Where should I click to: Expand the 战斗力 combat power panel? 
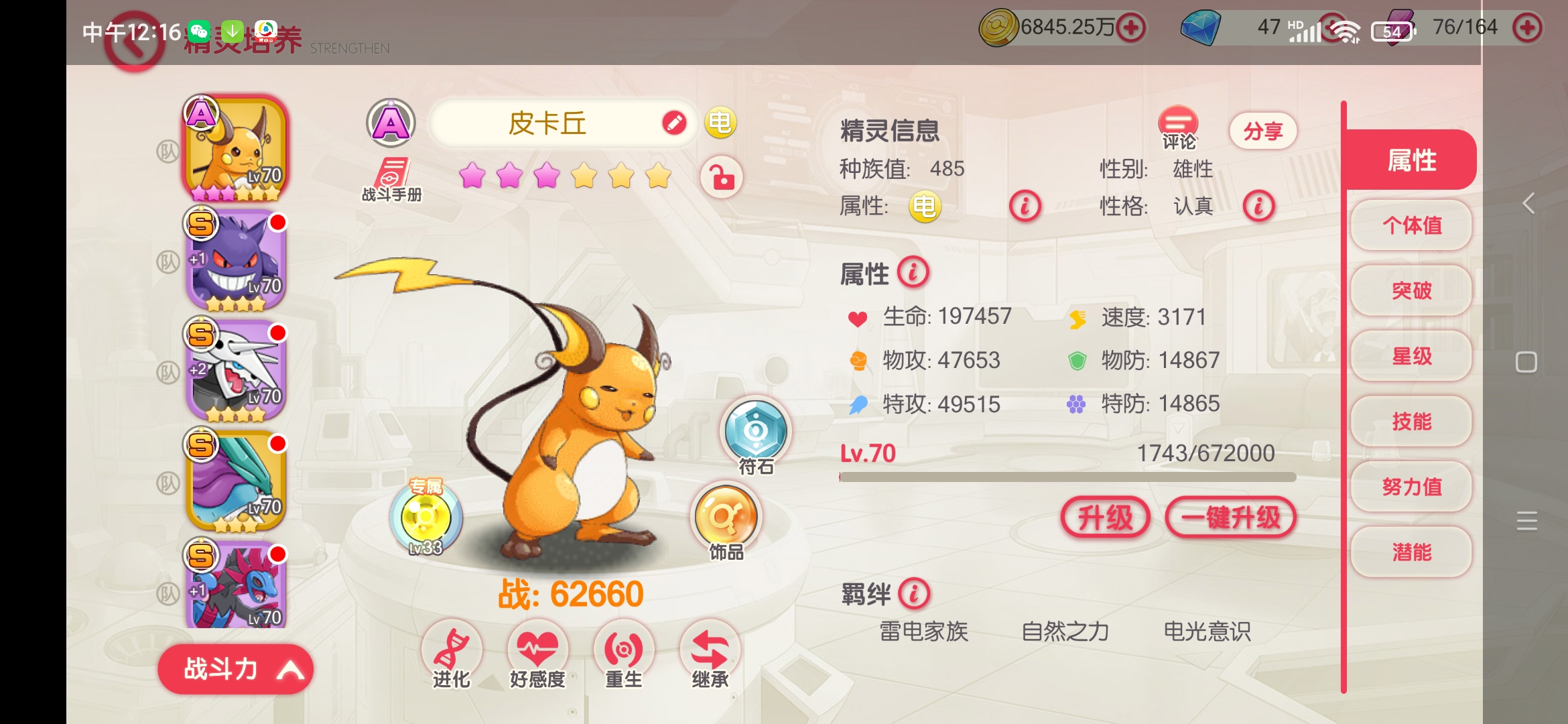point(236,669)
